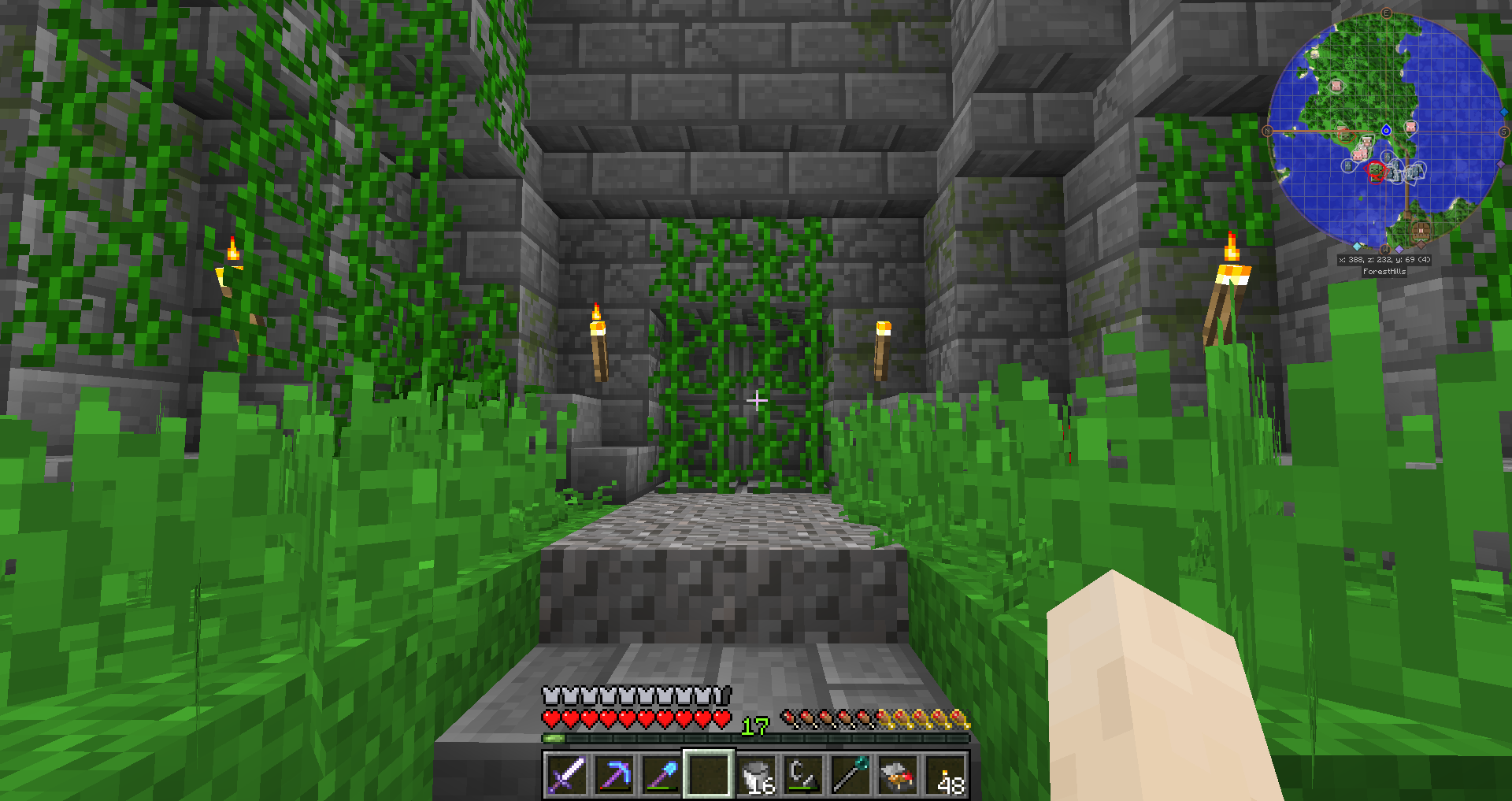Select the teal-tipped staff hotbar slot
This screenshot has height=801, width=1512.
click(850, 774)
